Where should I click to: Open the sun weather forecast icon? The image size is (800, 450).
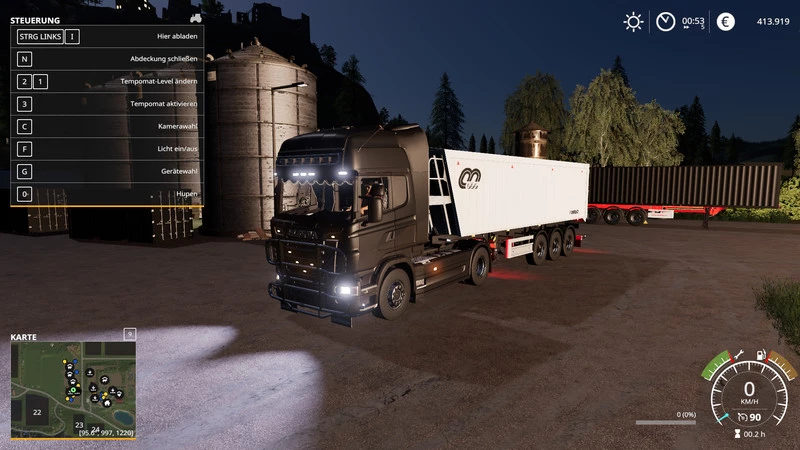(633, 22)
